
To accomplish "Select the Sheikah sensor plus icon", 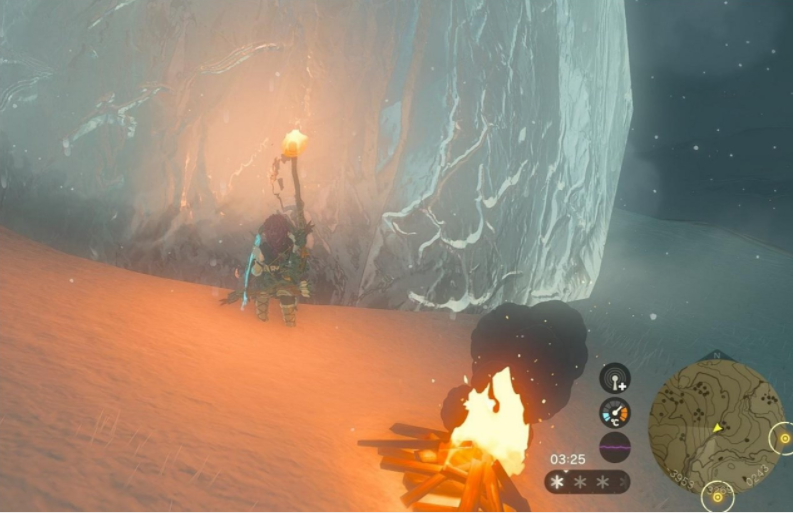I will [615, 379].
